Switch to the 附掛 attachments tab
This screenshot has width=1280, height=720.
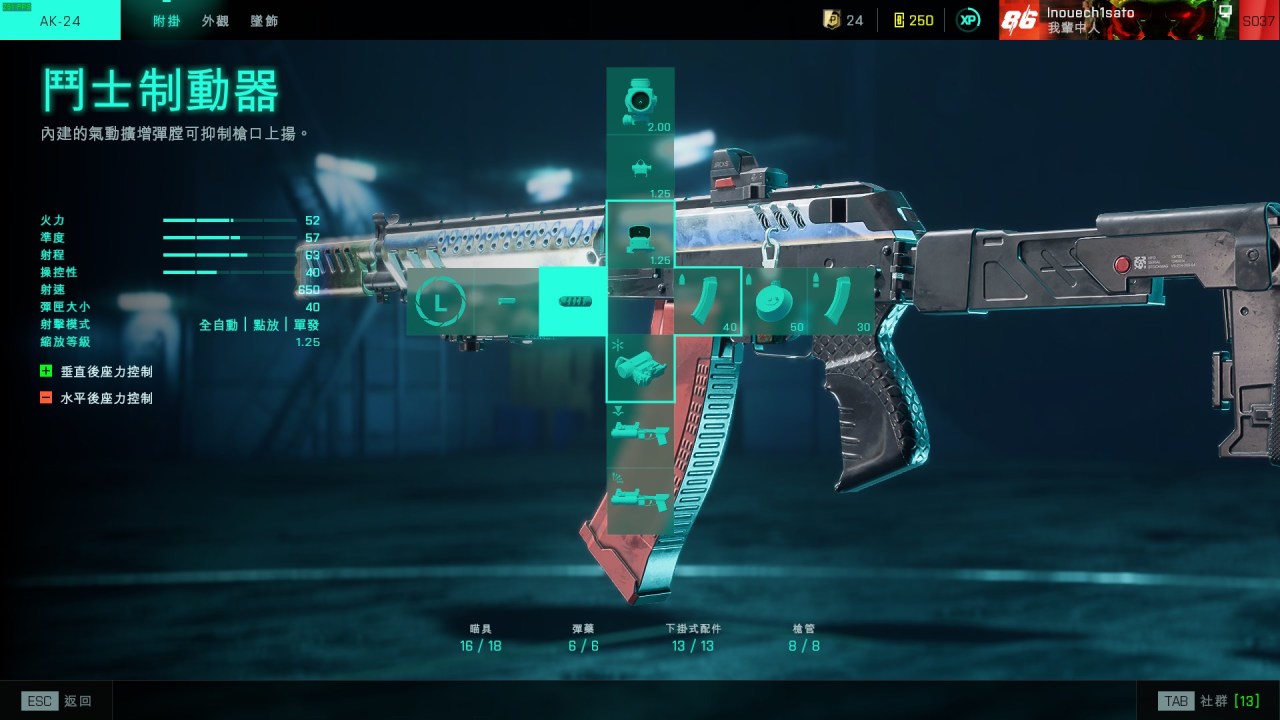click(x=166, y=20)
